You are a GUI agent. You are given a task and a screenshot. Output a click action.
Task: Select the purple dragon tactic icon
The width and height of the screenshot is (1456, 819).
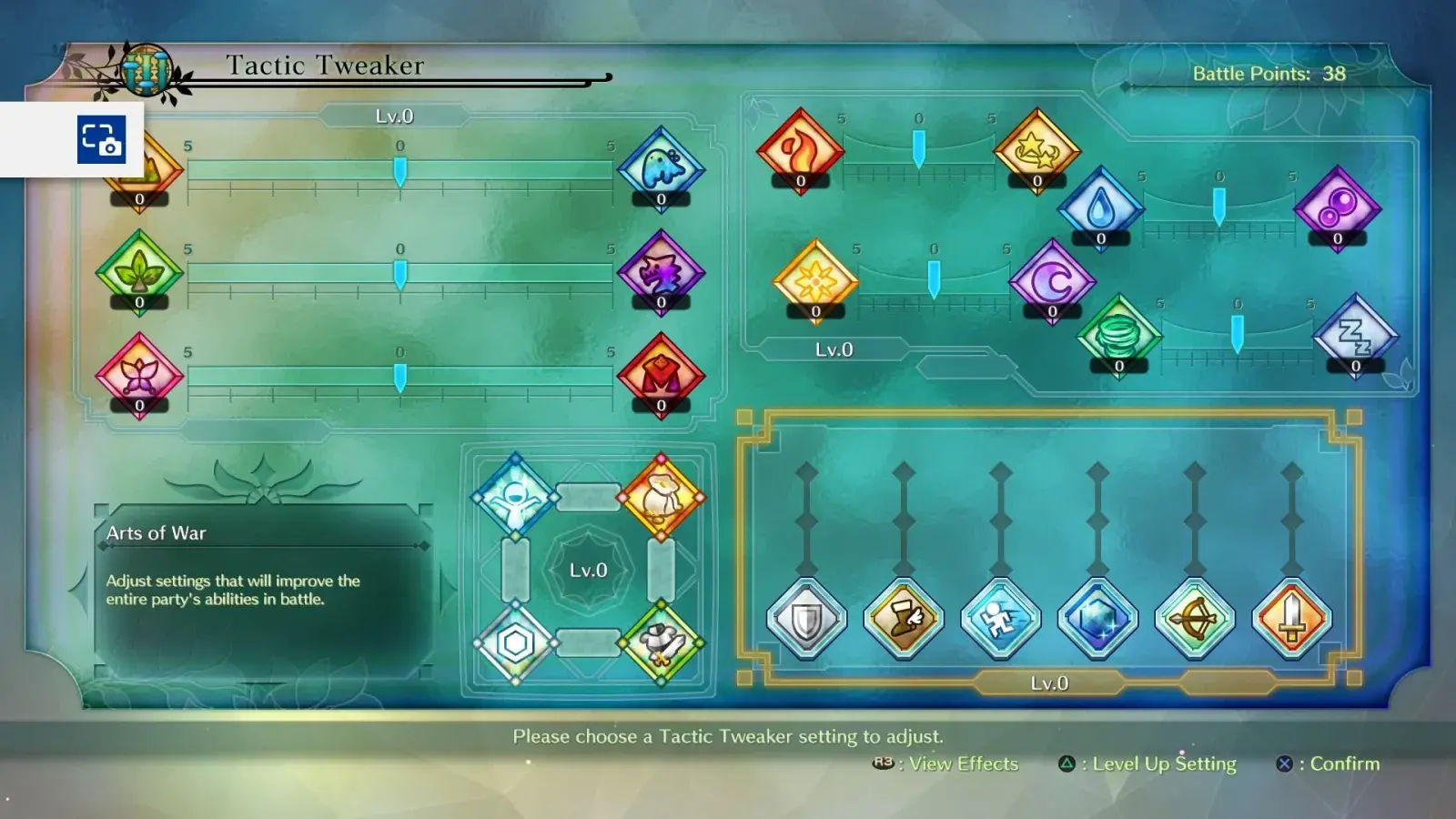661,270
